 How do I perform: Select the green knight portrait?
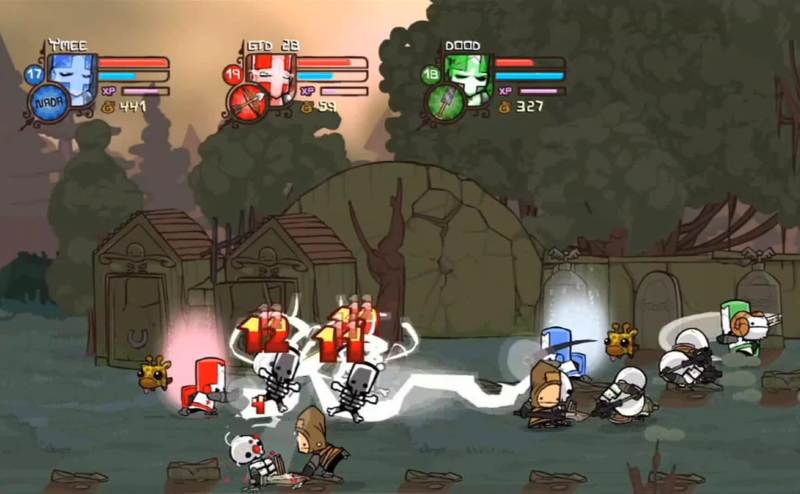point(468,70)
